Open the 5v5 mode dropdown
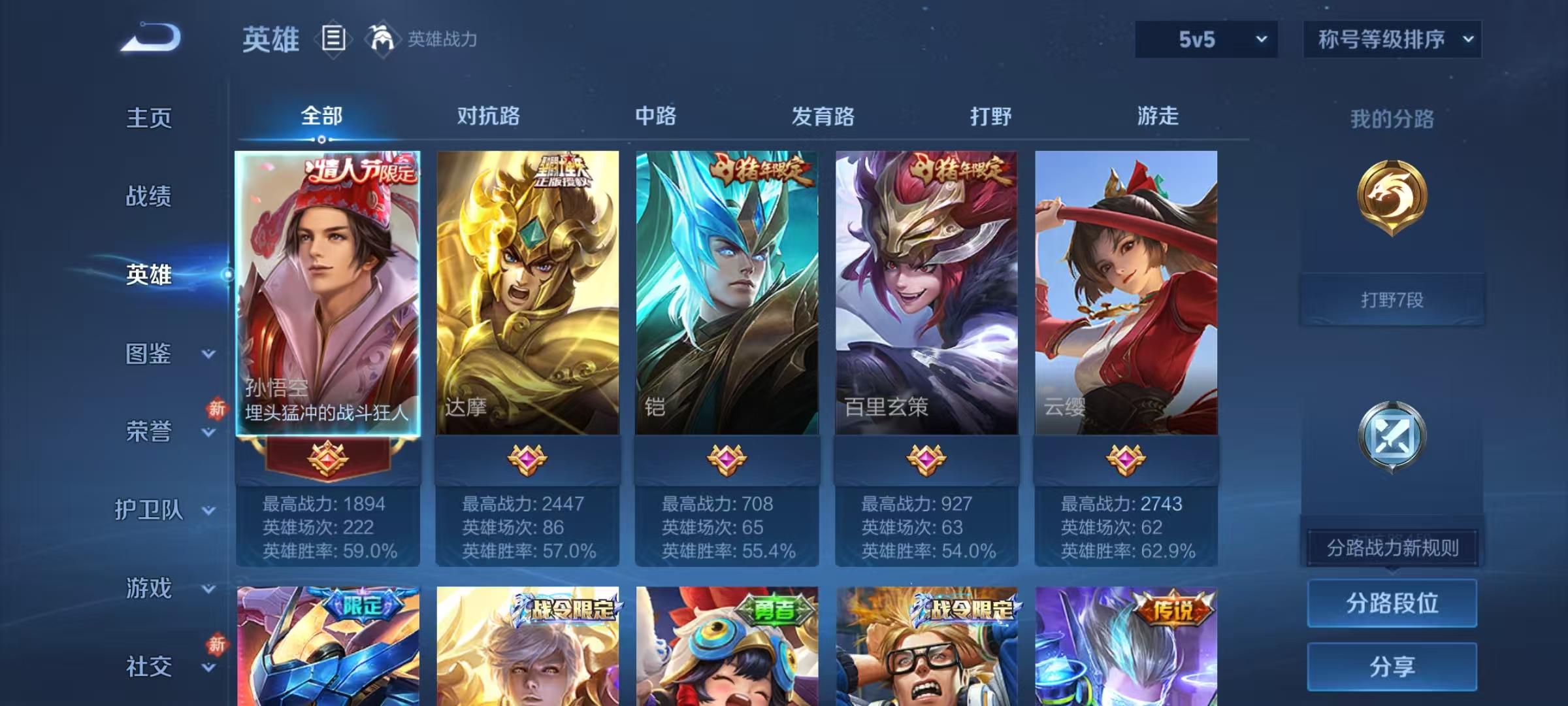Viewport: 1568px width, 706px height. click(x=1205, y=39)
